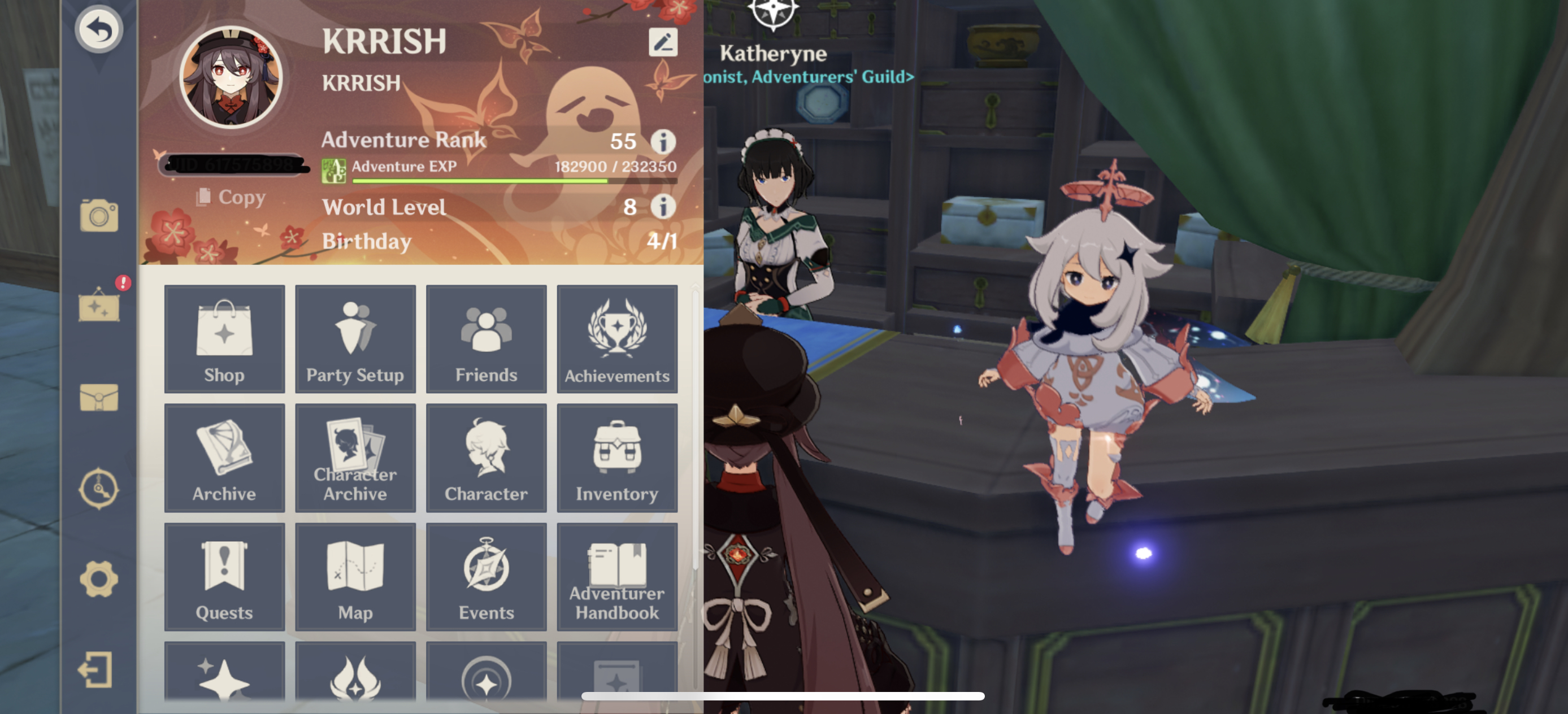Open the in-game Photo camera mode
Viewport: 1568px width, 714px height.
pyautogui.click(x=99, y=214)
